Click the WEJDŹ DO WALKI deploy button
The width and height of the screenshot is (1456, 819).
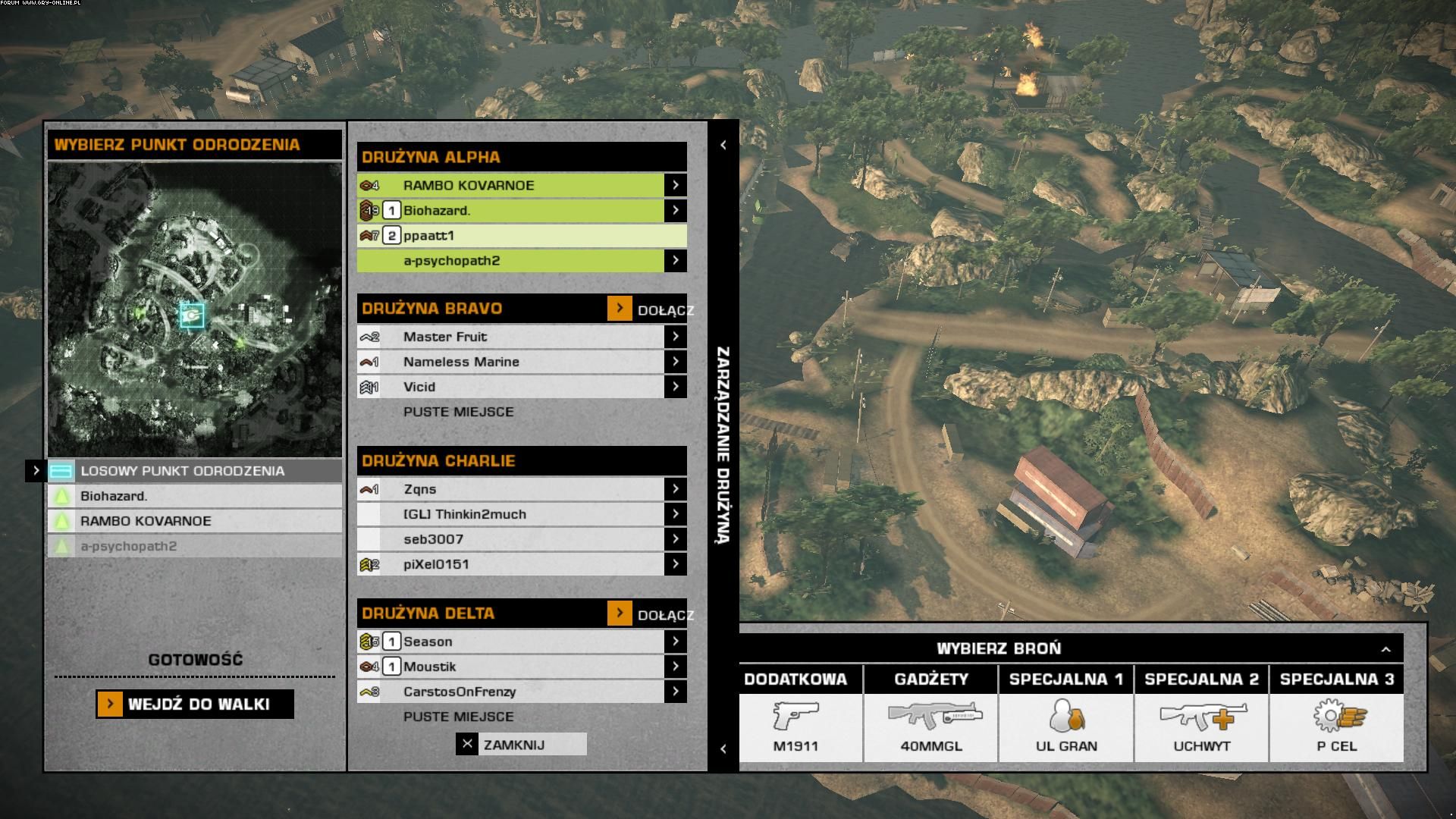click(x=195, y=704)
